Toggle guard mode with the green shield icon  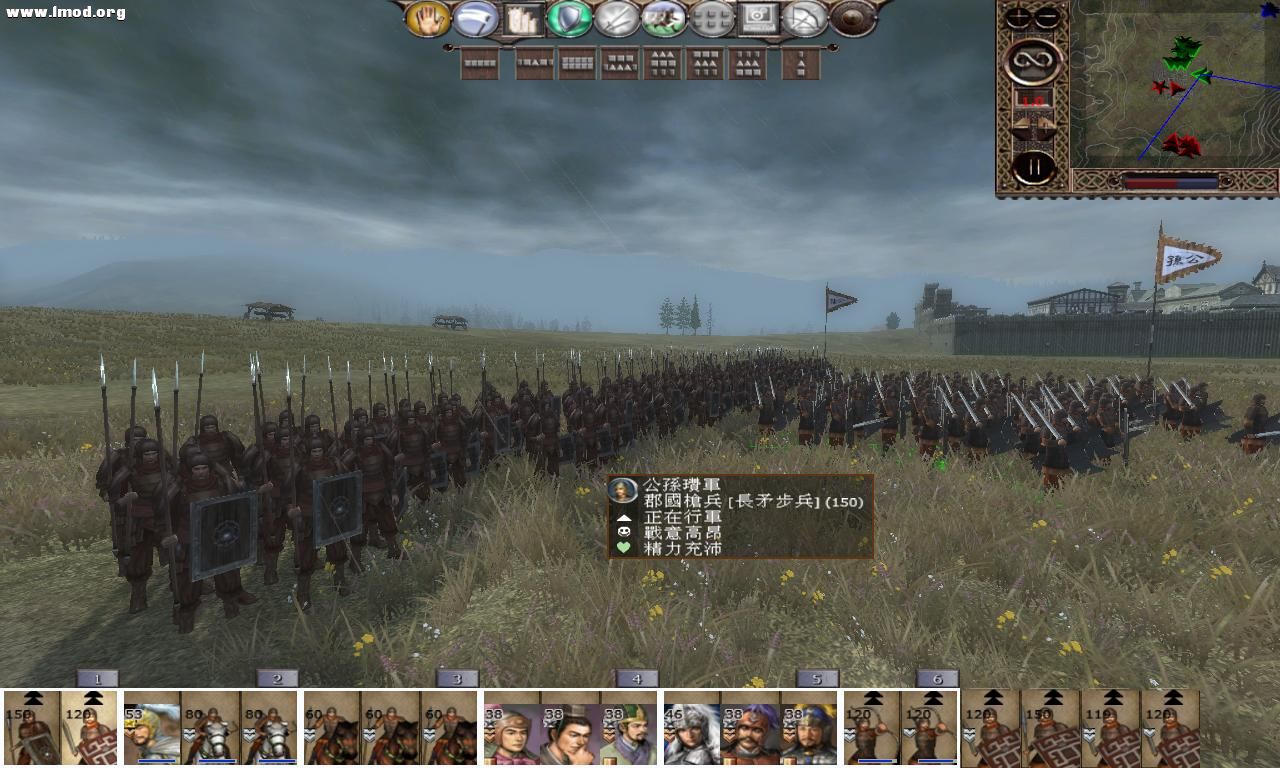571,18
